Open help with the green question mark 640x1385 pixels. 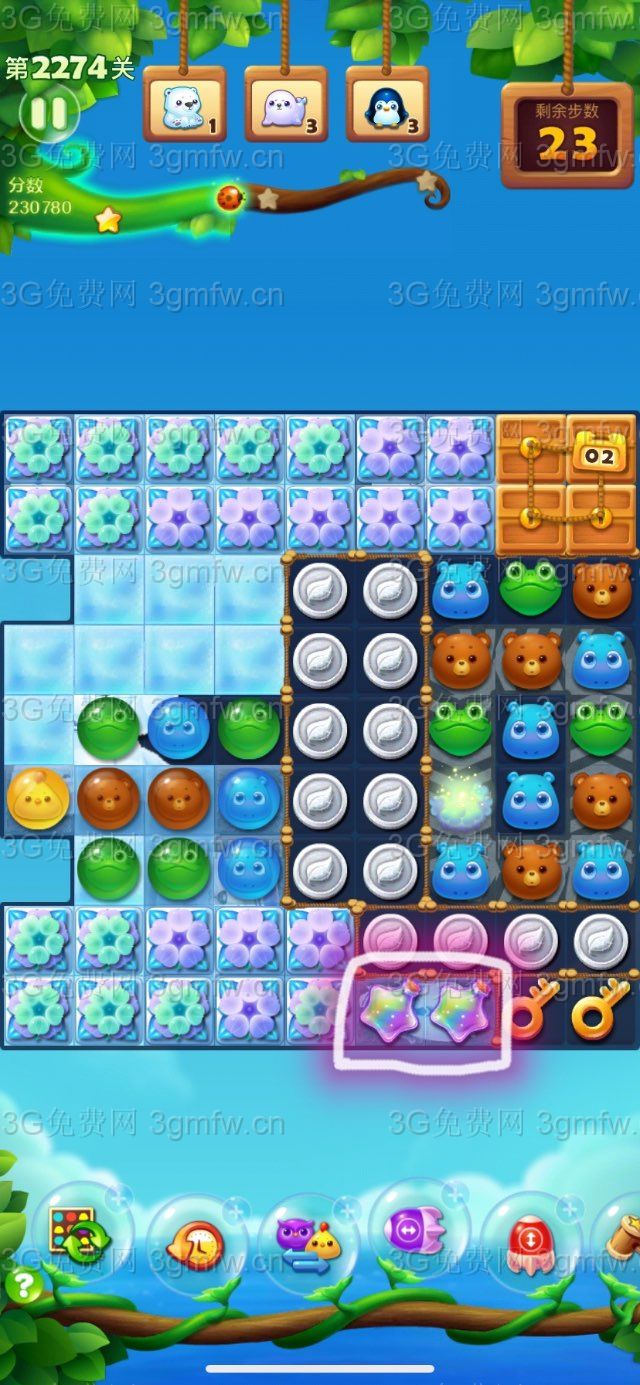(22, 1284)
